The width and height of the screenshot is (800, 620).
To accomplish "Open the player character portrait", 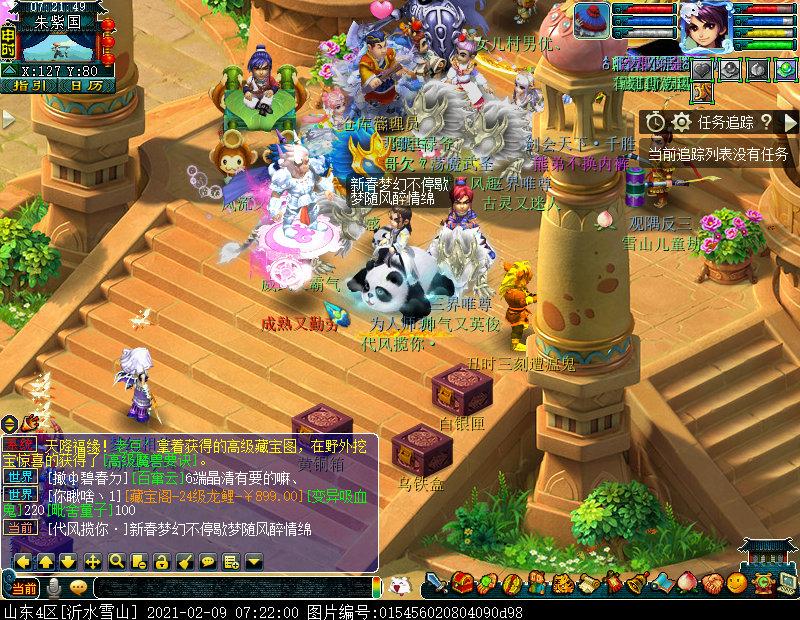I will pyautogui.click(x=706, y=27).
